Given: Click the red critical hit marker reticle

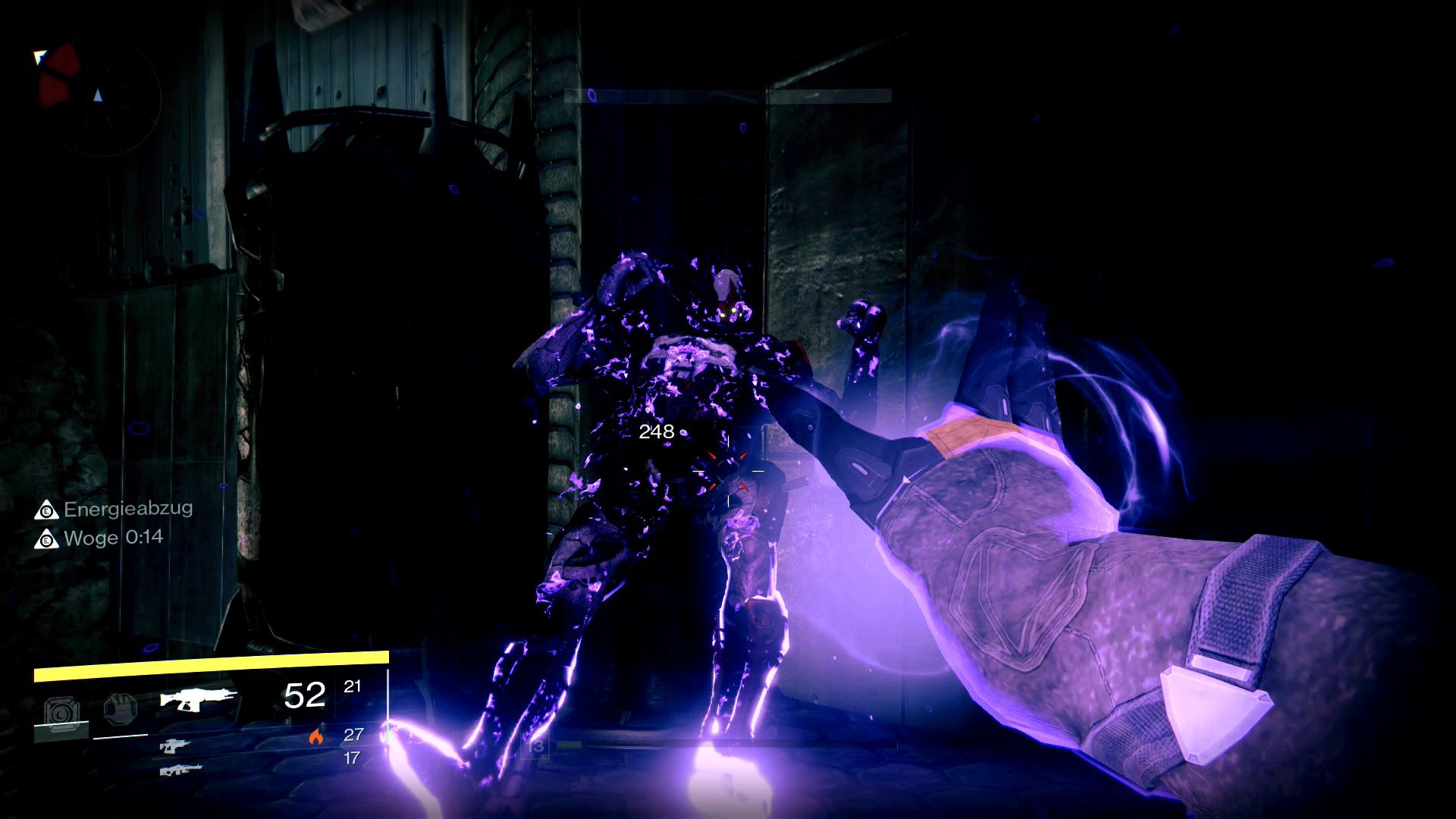Looking at the screenshot, I should (x=730, y=472).
